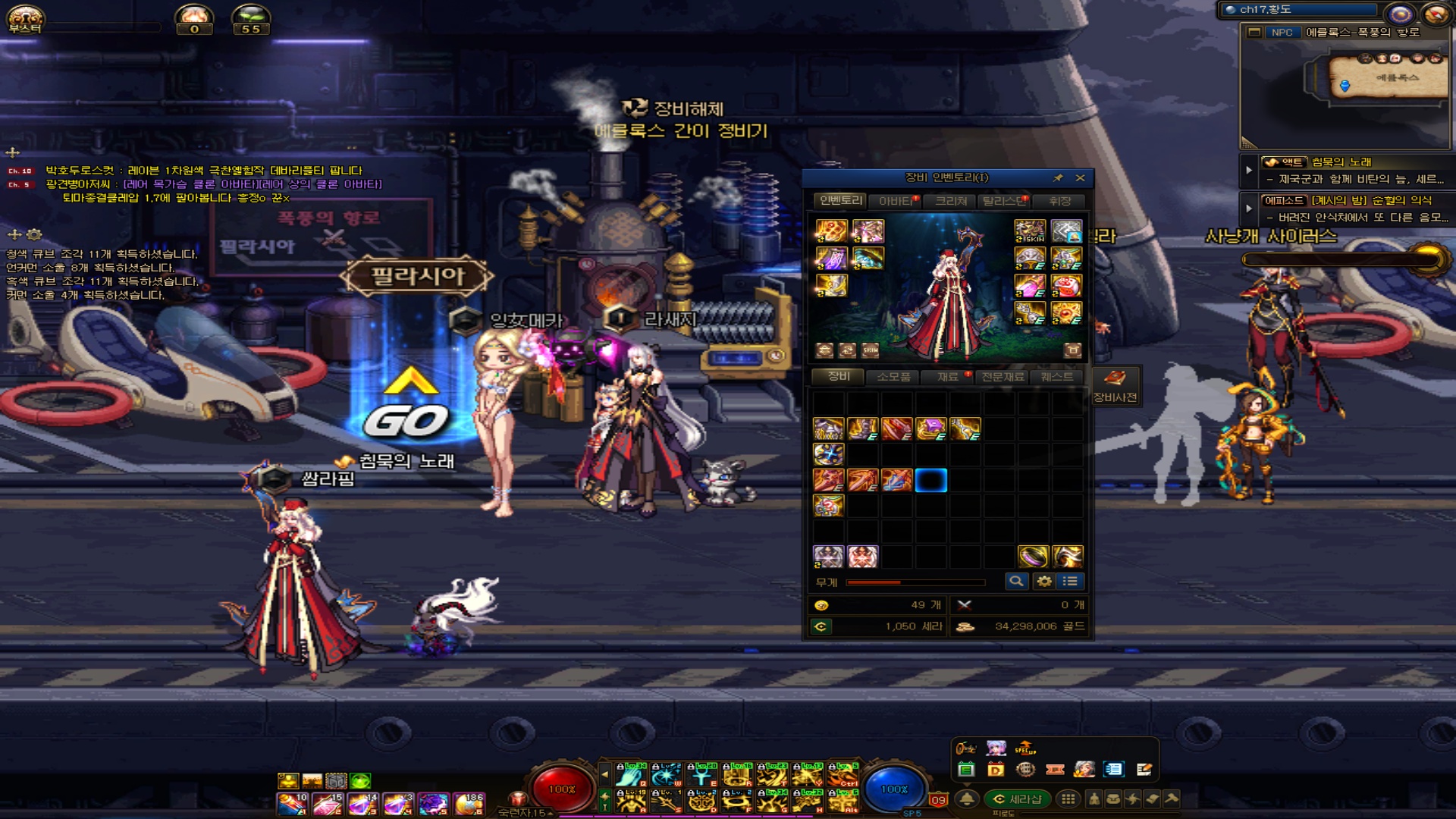
Task: Open the 크리쳐 tab
Action: click(951, 201)
